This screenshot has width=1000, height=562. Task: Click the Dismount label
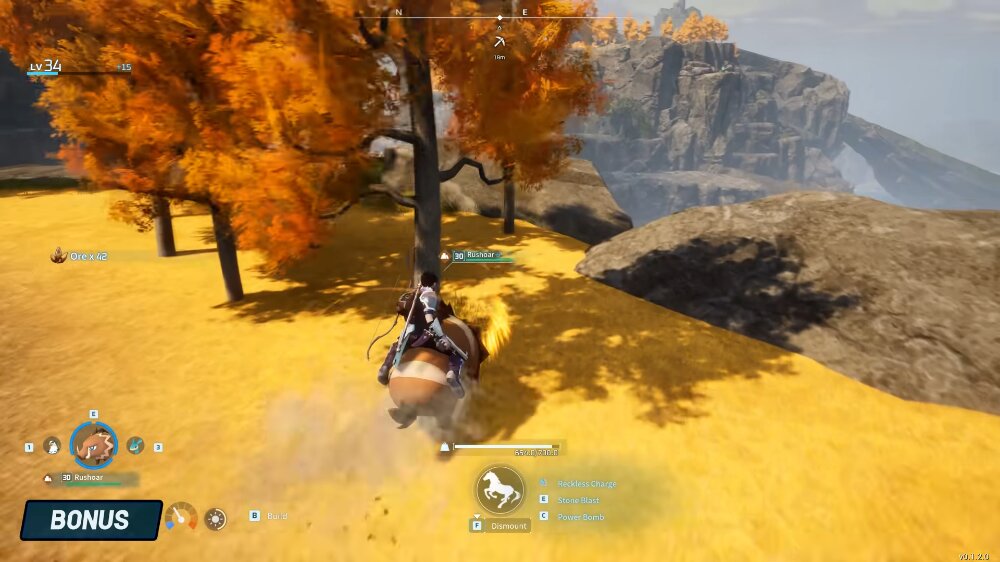[508, 526]
